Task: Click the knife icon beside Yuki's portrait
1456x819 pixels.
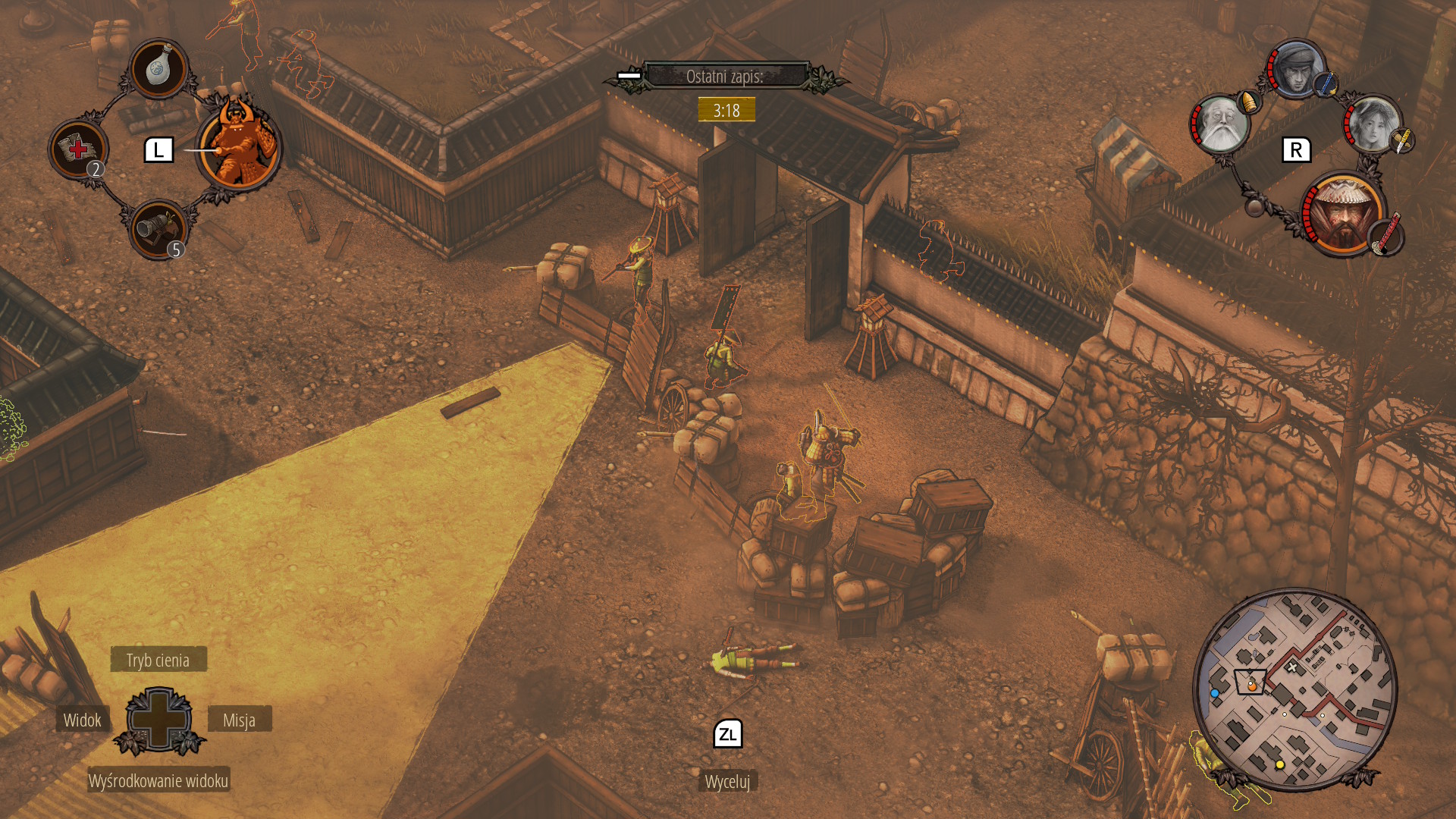Action: pos(1401,141)
